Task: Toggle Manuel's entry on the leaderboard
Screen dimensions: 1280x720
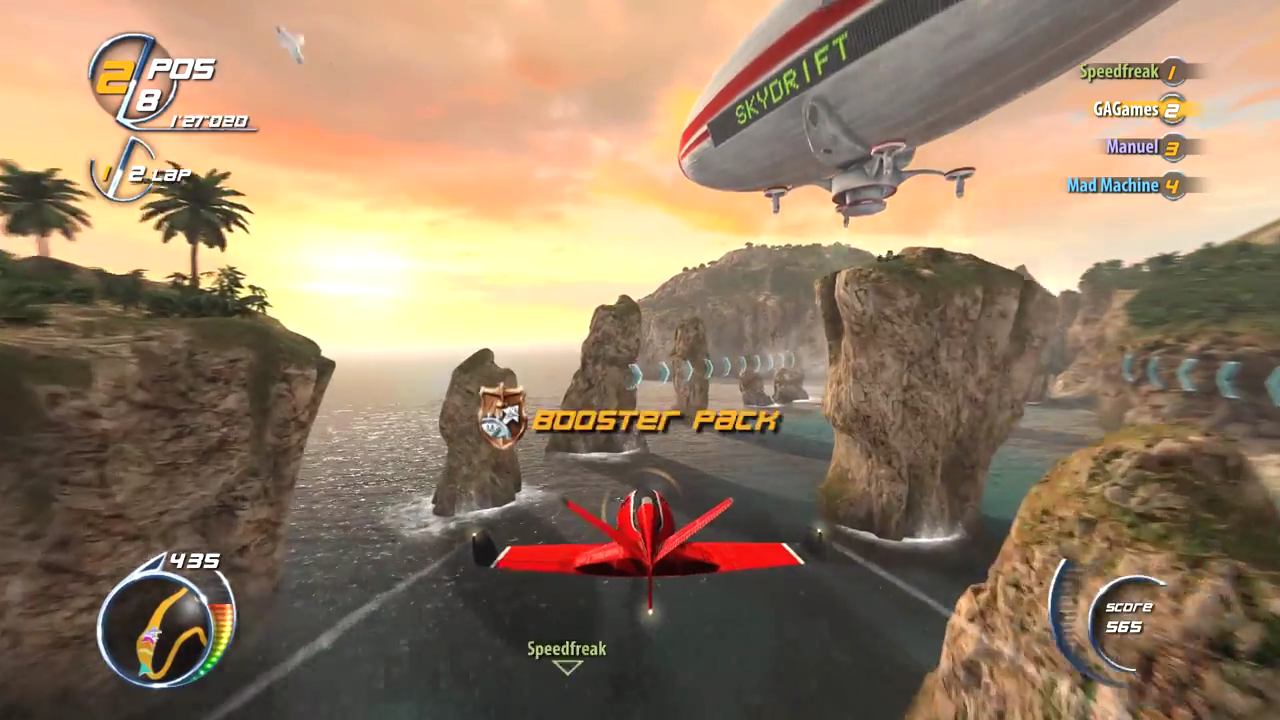Action: 1135,147
